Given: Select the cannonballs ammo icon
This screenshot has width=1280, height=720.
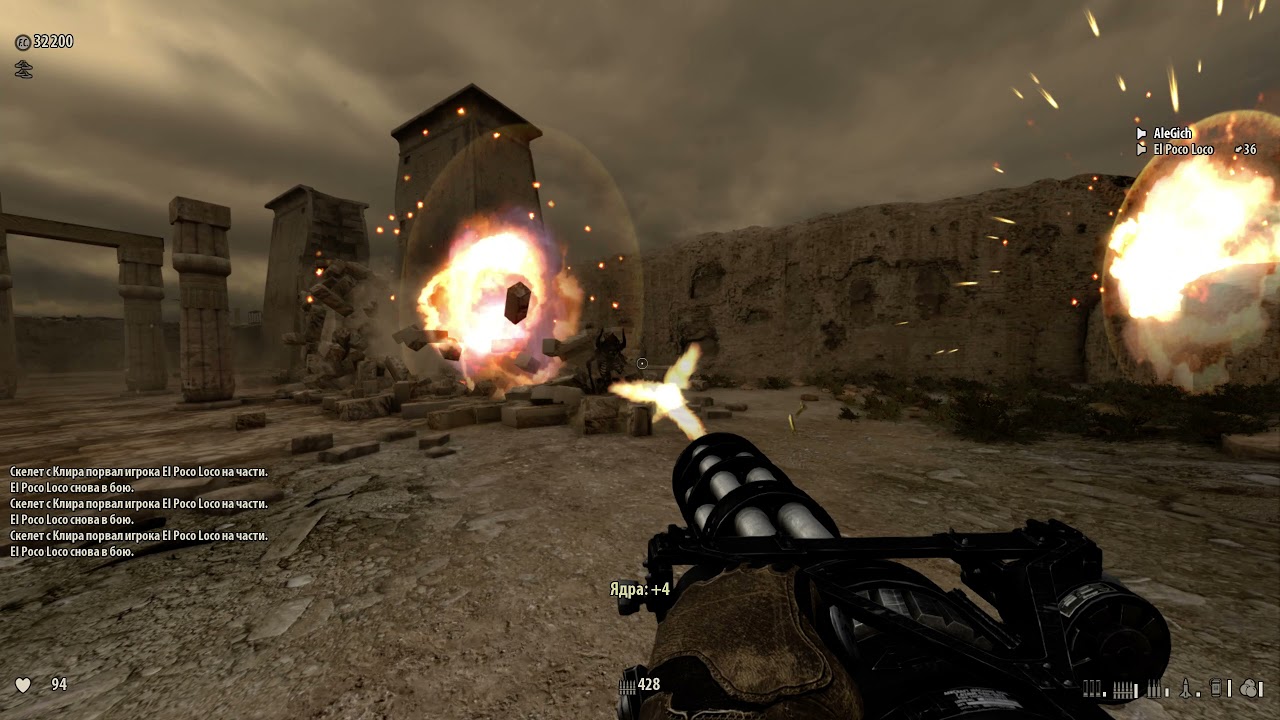Looking at the screenshot, I should [1250, 688].
